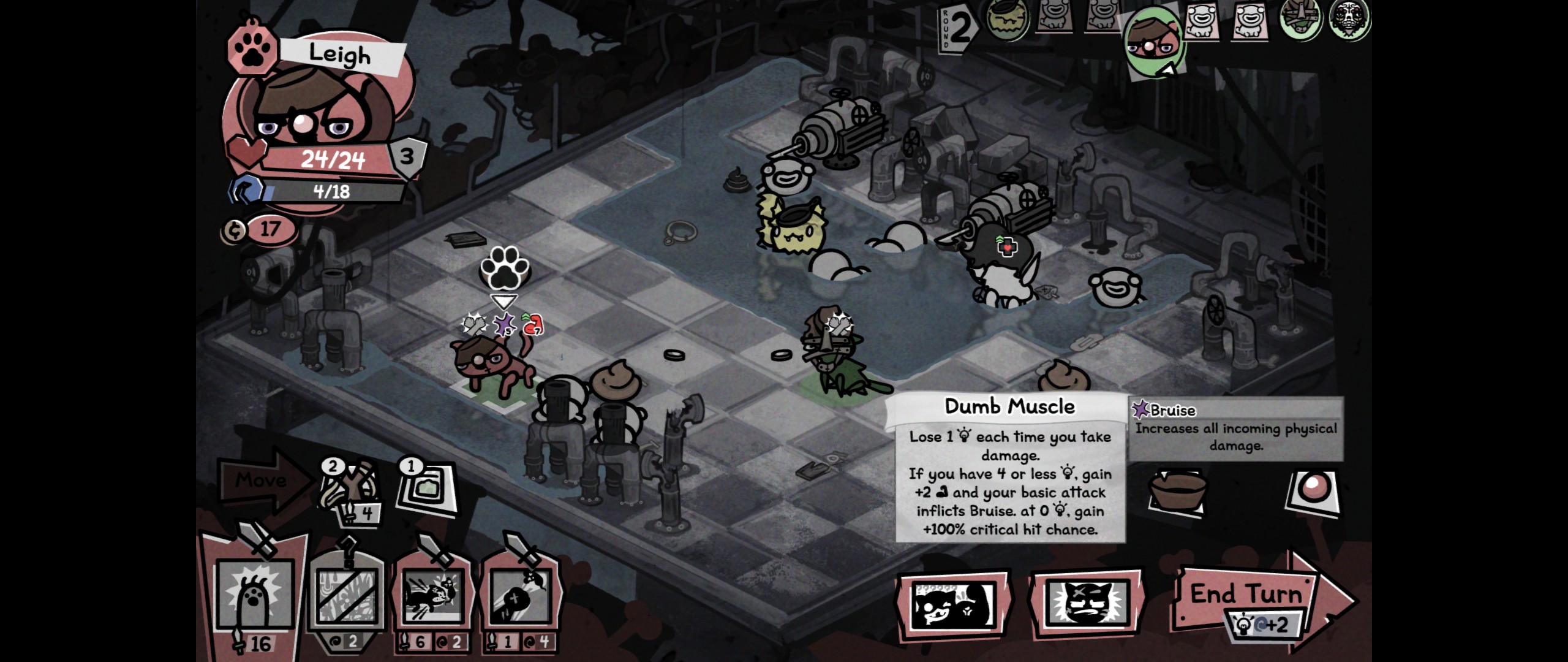This screenshot has width=1568, height=662.
Task: Select the Move arrow action
Action: (x=262, y=481)
